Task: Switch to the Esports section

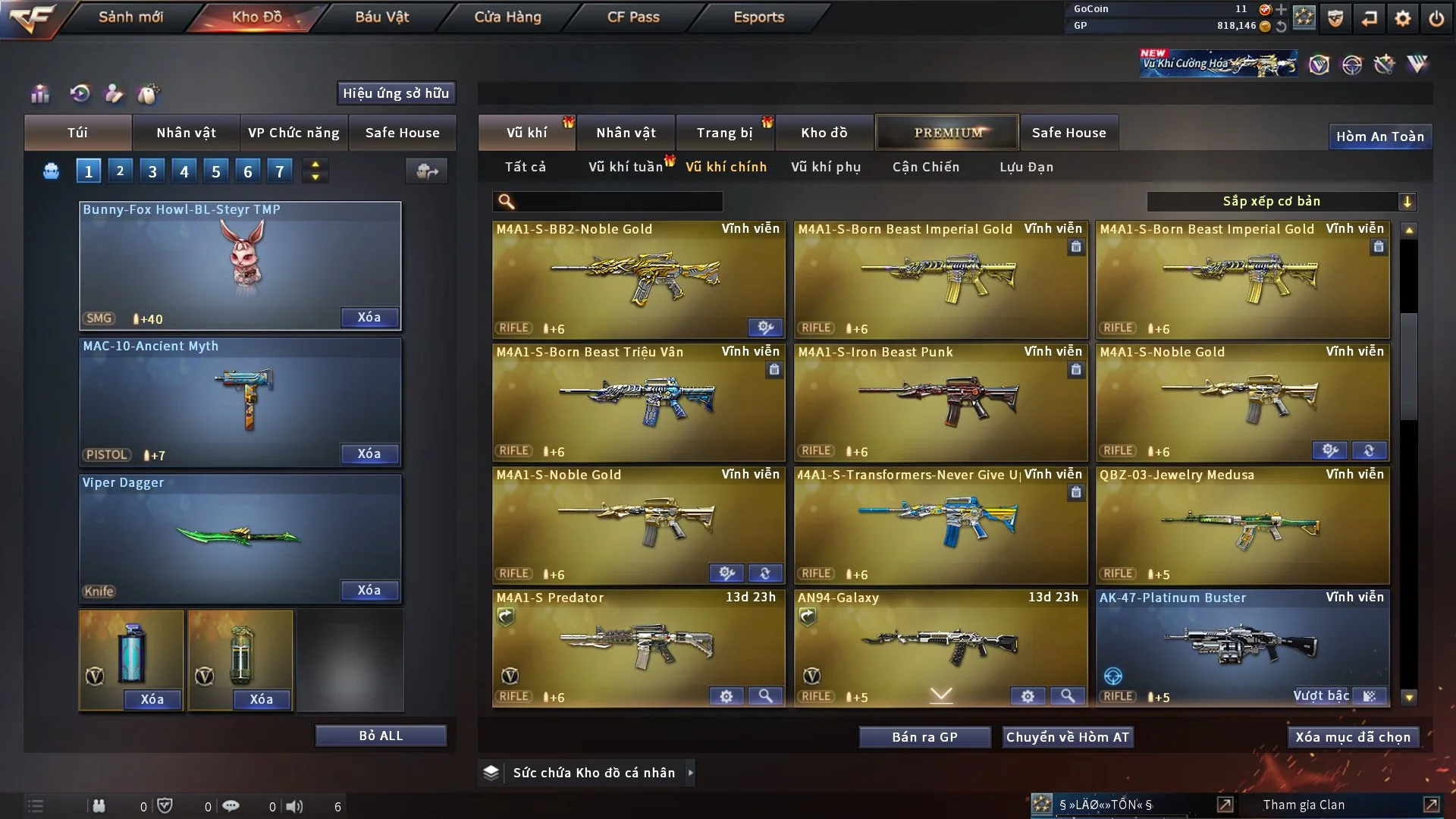Action: pyautogui.click(x=758, y=17)
